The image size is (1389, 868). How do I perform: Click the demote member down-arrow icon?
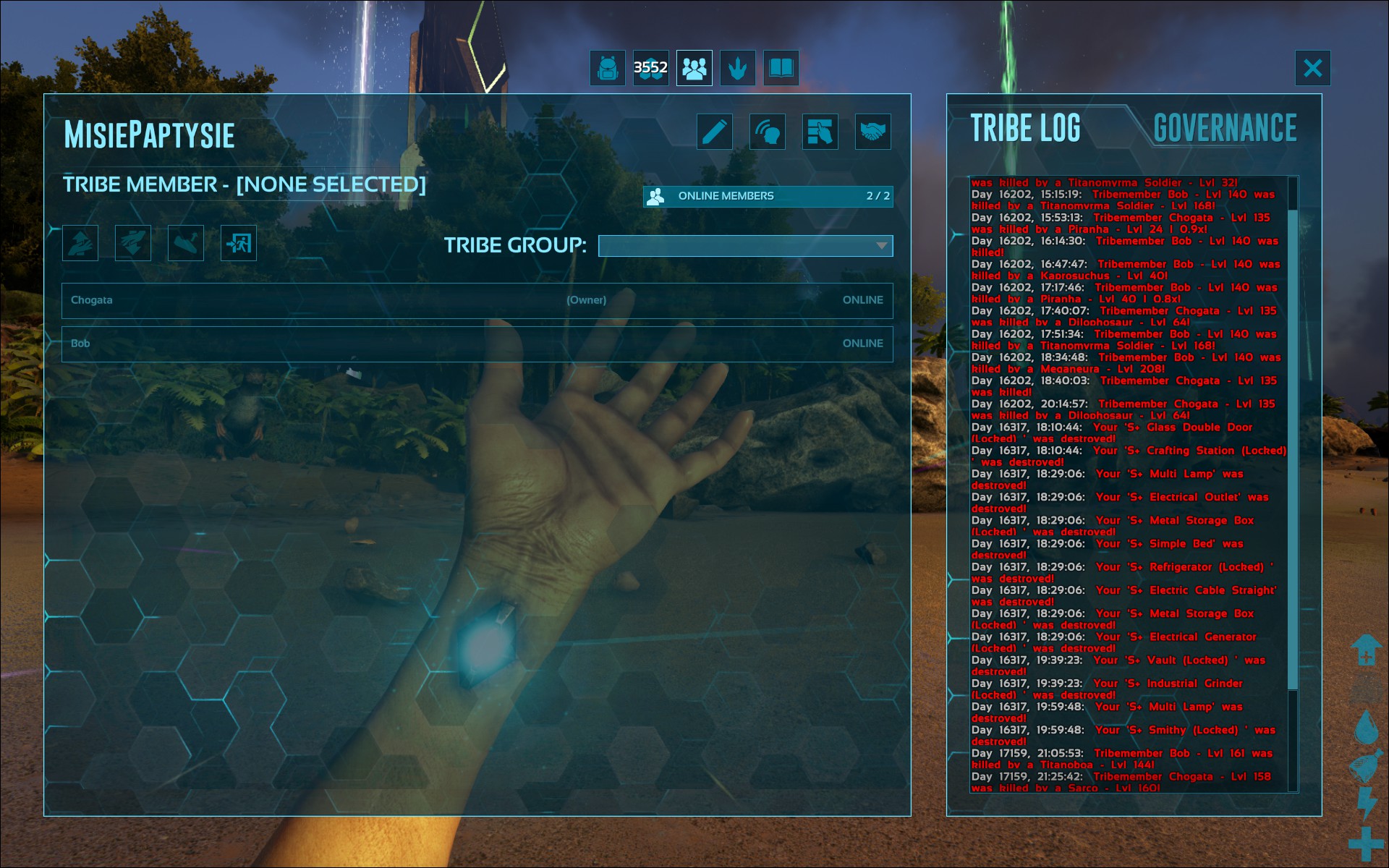(x=133, y=243)
